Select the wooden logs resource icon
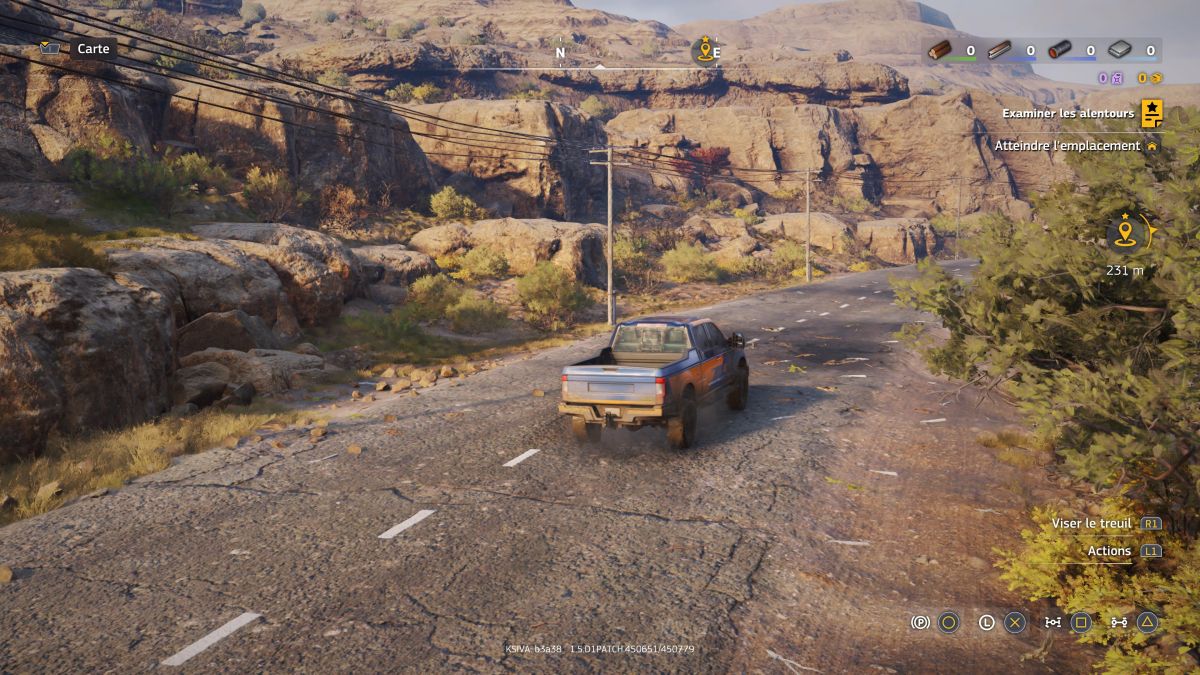Image resolution: width=1200 pixels, height=675 pixels. pyautogui.click(x=940, y=50)
